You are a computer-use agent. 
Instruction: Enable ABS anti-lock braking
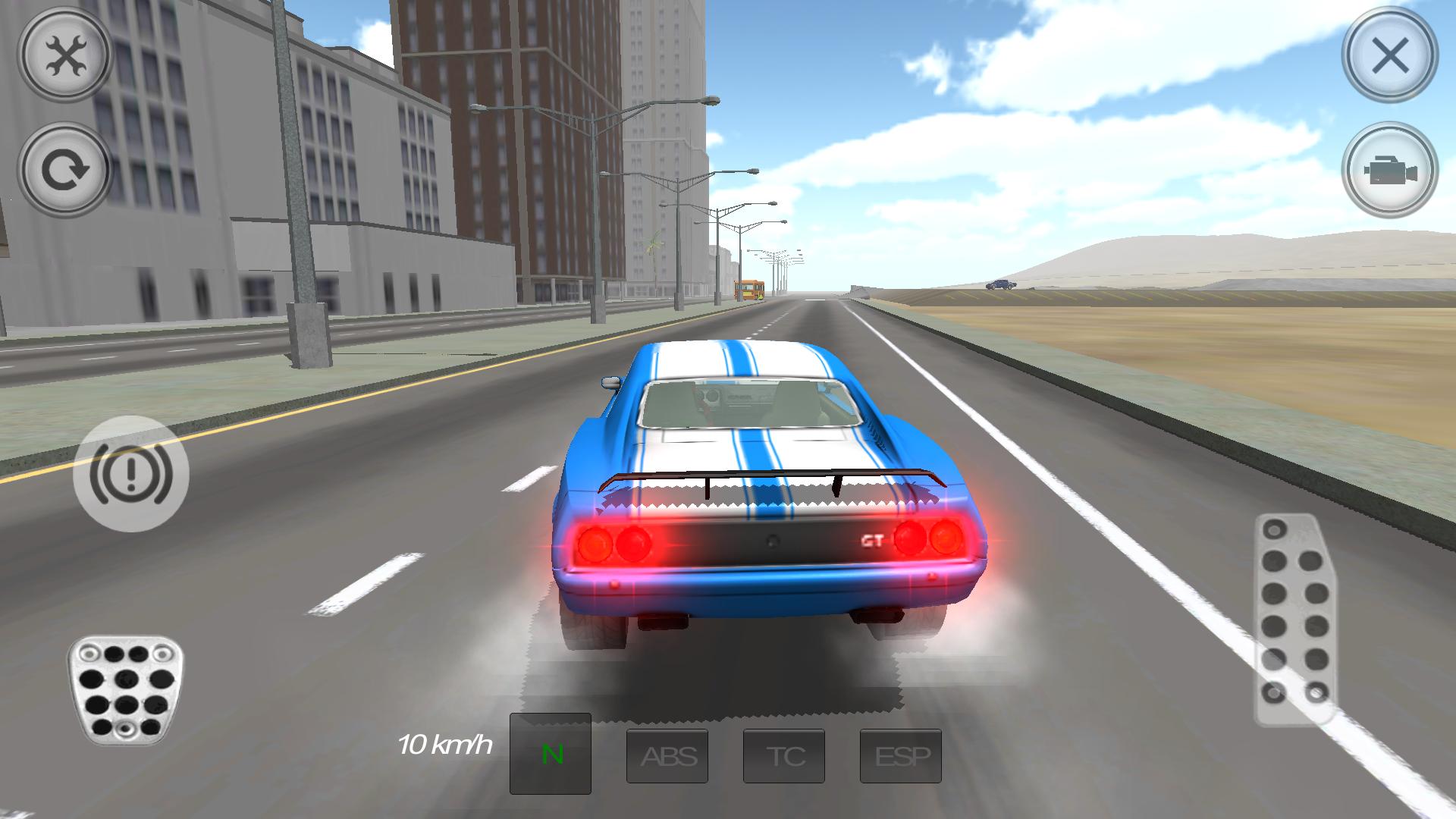tap(667, 755)
